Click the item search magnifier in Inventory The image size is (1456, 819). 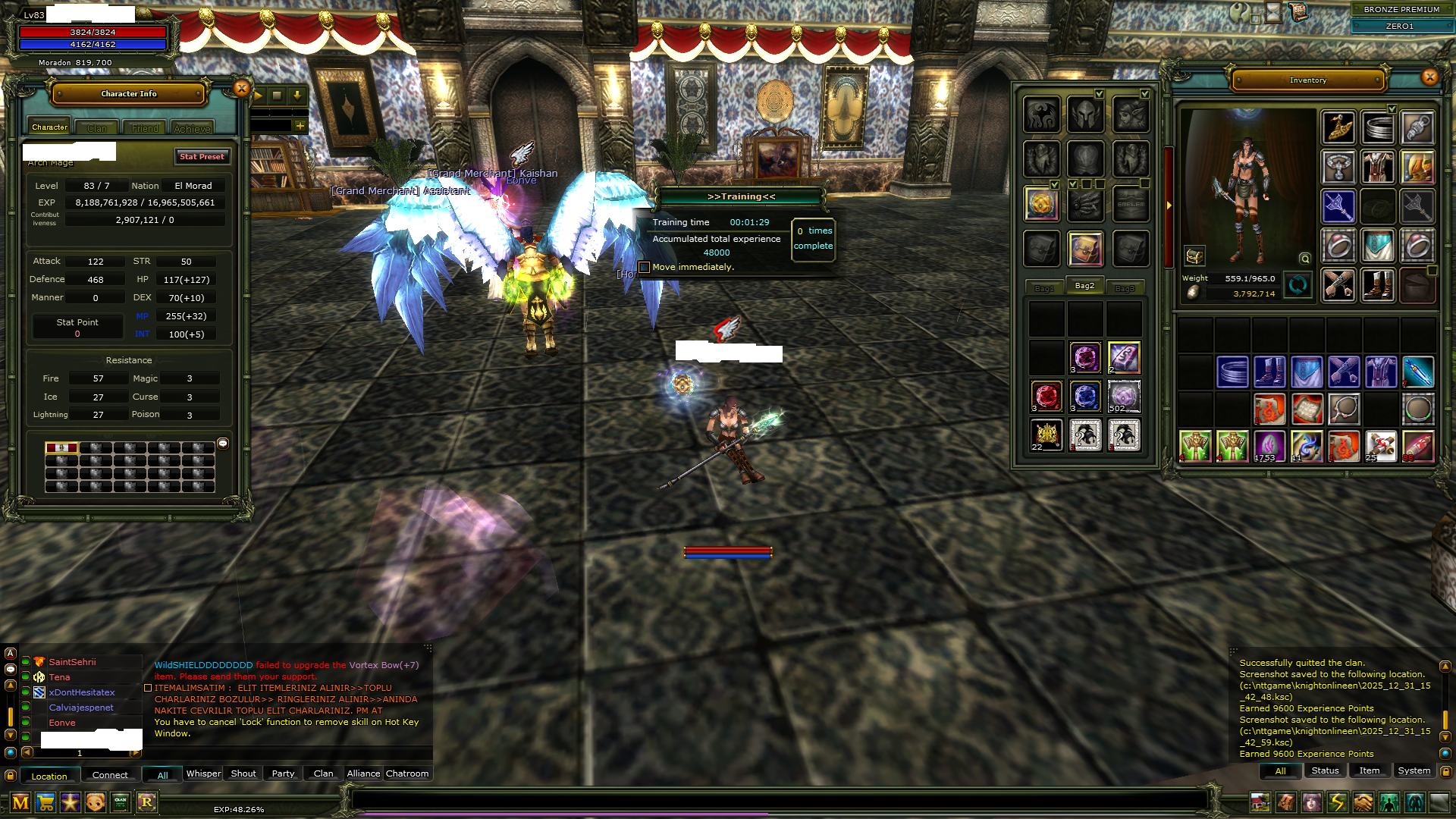pos(1305,259)
